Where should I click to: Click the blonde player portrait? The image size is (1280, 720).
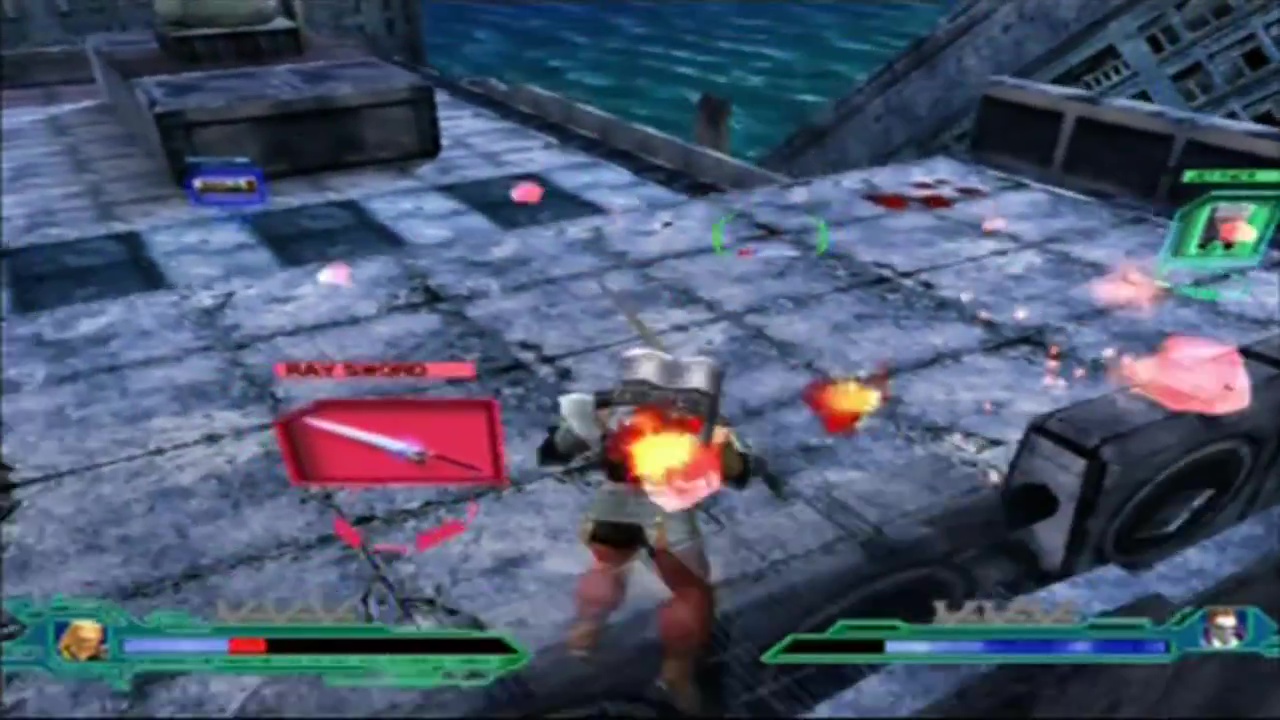pos(82,640)
